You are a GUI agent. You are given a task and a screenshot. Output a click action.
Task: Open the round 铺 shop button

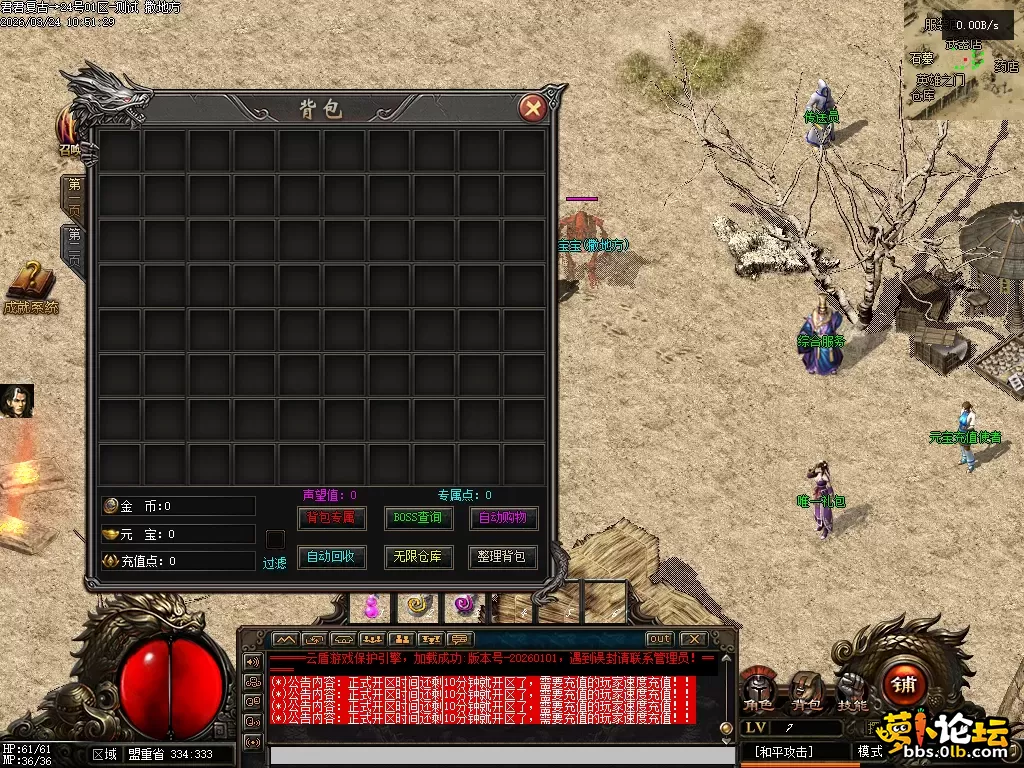(x=904, y=685)
